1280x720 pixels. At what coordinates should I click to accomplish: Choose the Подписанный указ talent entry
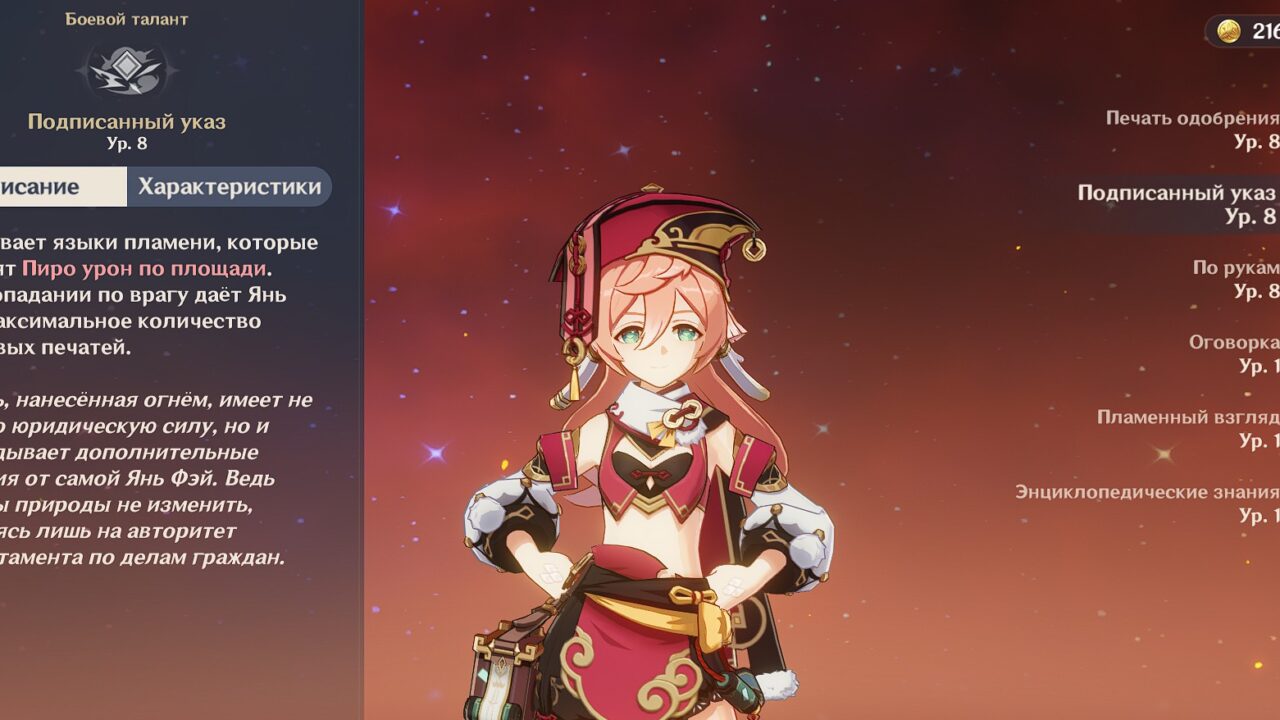(1176, 204)
